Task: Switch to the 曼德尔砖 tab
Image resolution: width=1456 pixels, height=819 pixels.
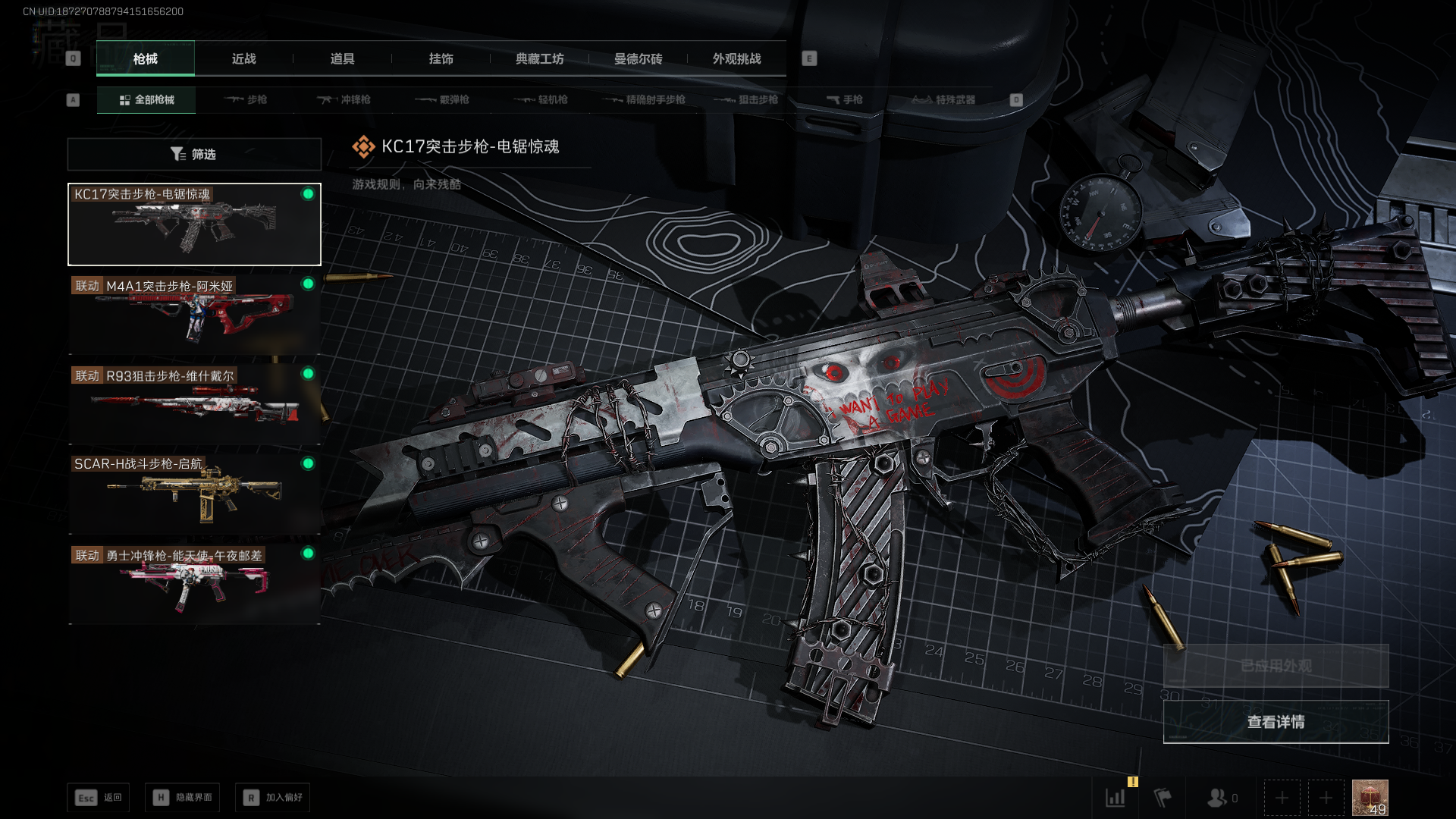Action: [638, 59]
